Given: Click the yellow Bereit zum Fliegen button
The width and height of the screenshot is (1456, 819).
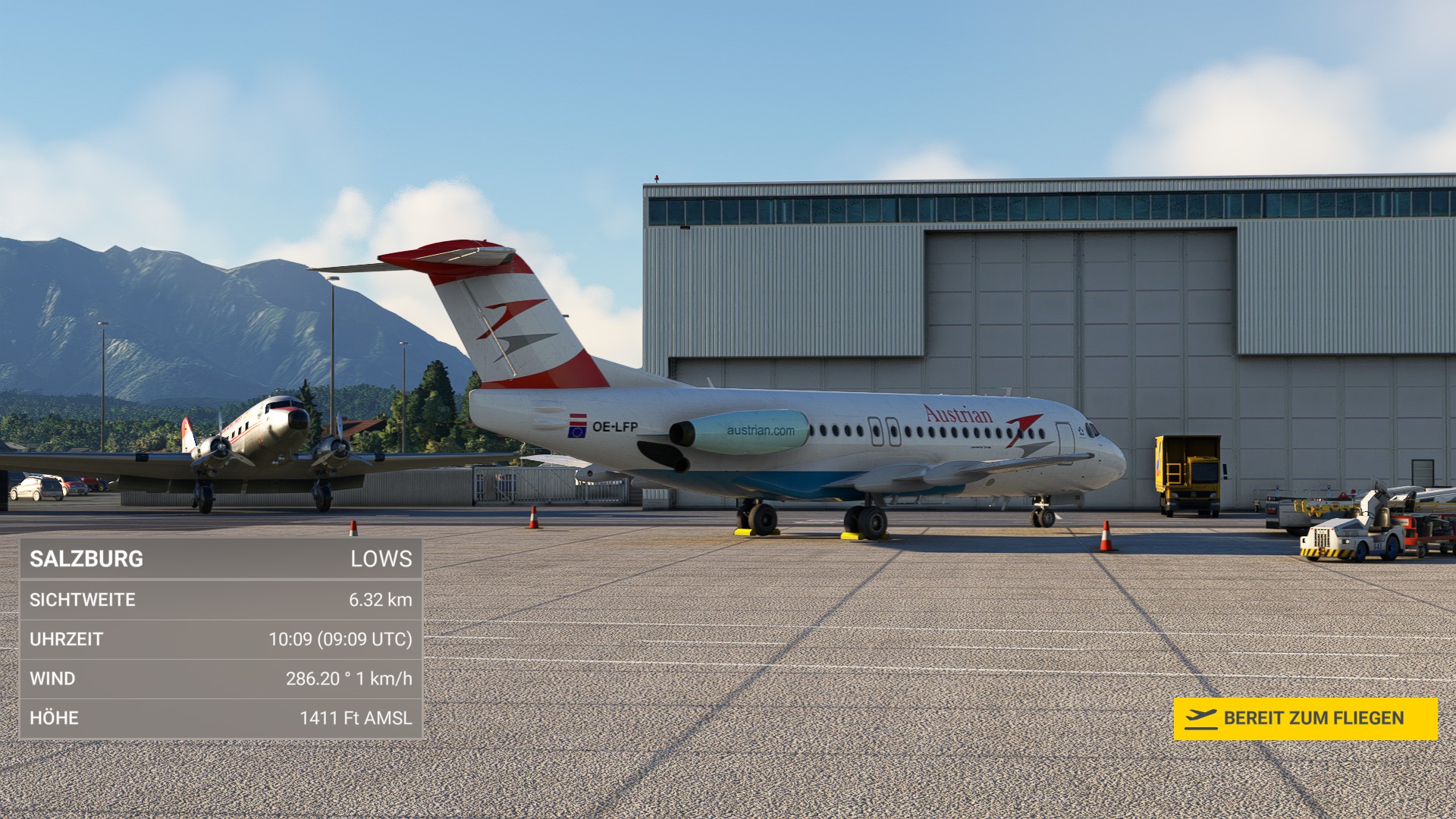Looking at the screenshot, I should click(x=1305, y=718).
